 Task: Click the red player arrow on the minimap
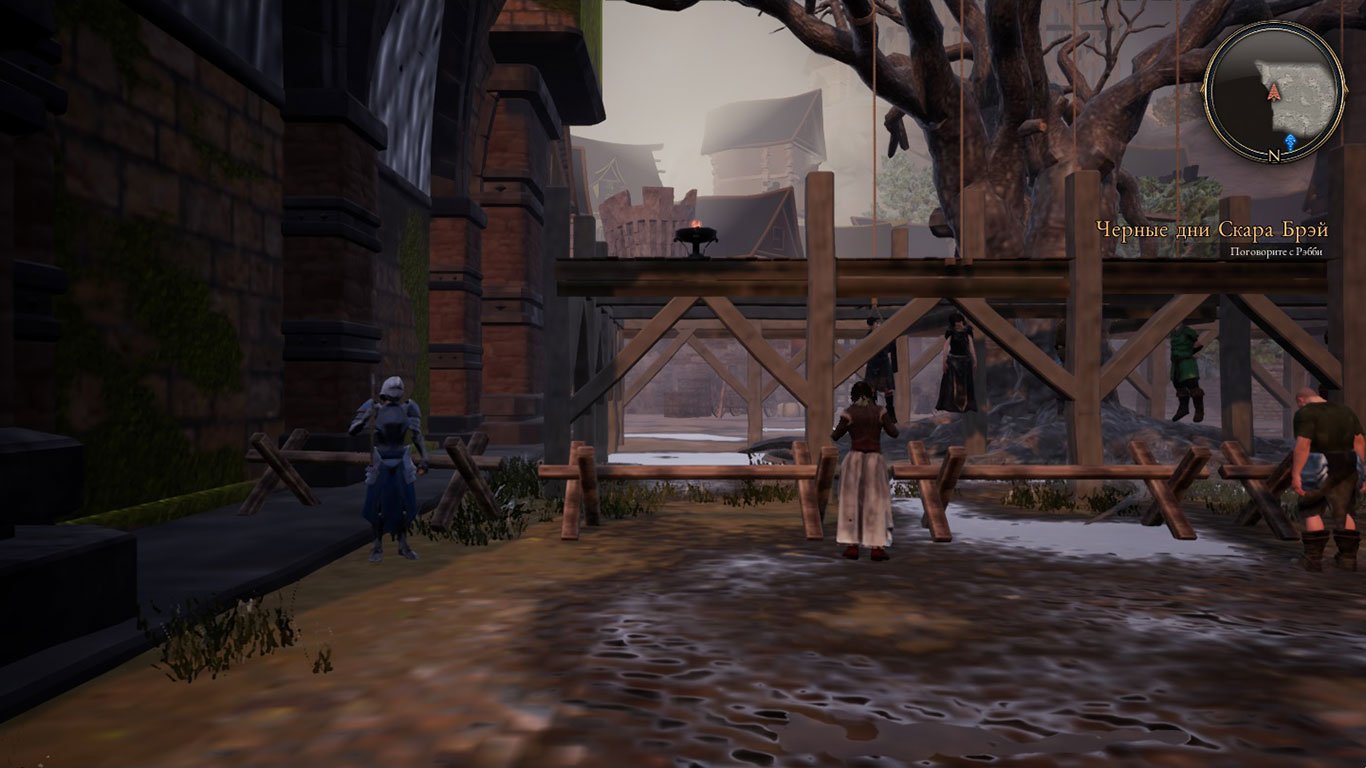1275,92
